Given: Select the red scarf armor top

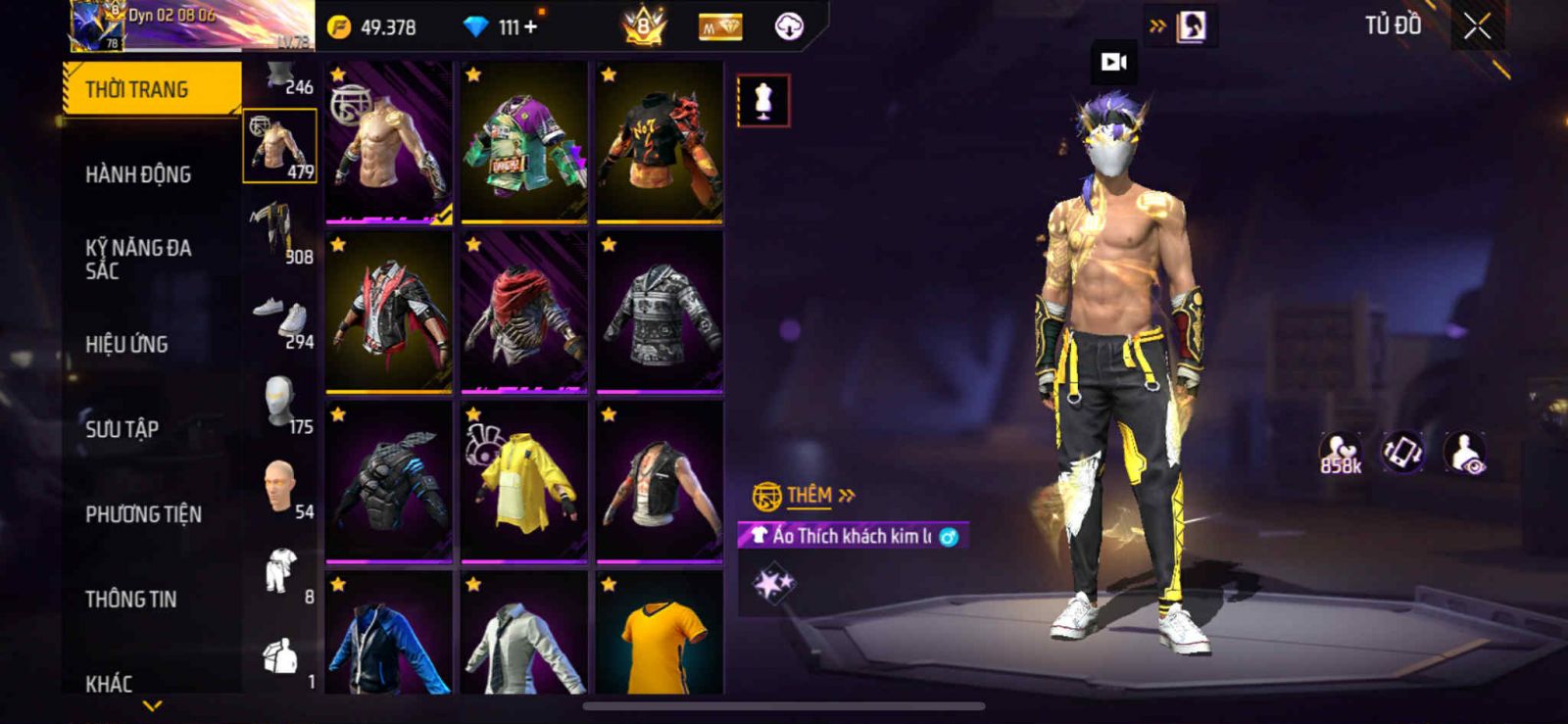Looking at the screenshot, I should pyautogui.click(x=524, y=312).
